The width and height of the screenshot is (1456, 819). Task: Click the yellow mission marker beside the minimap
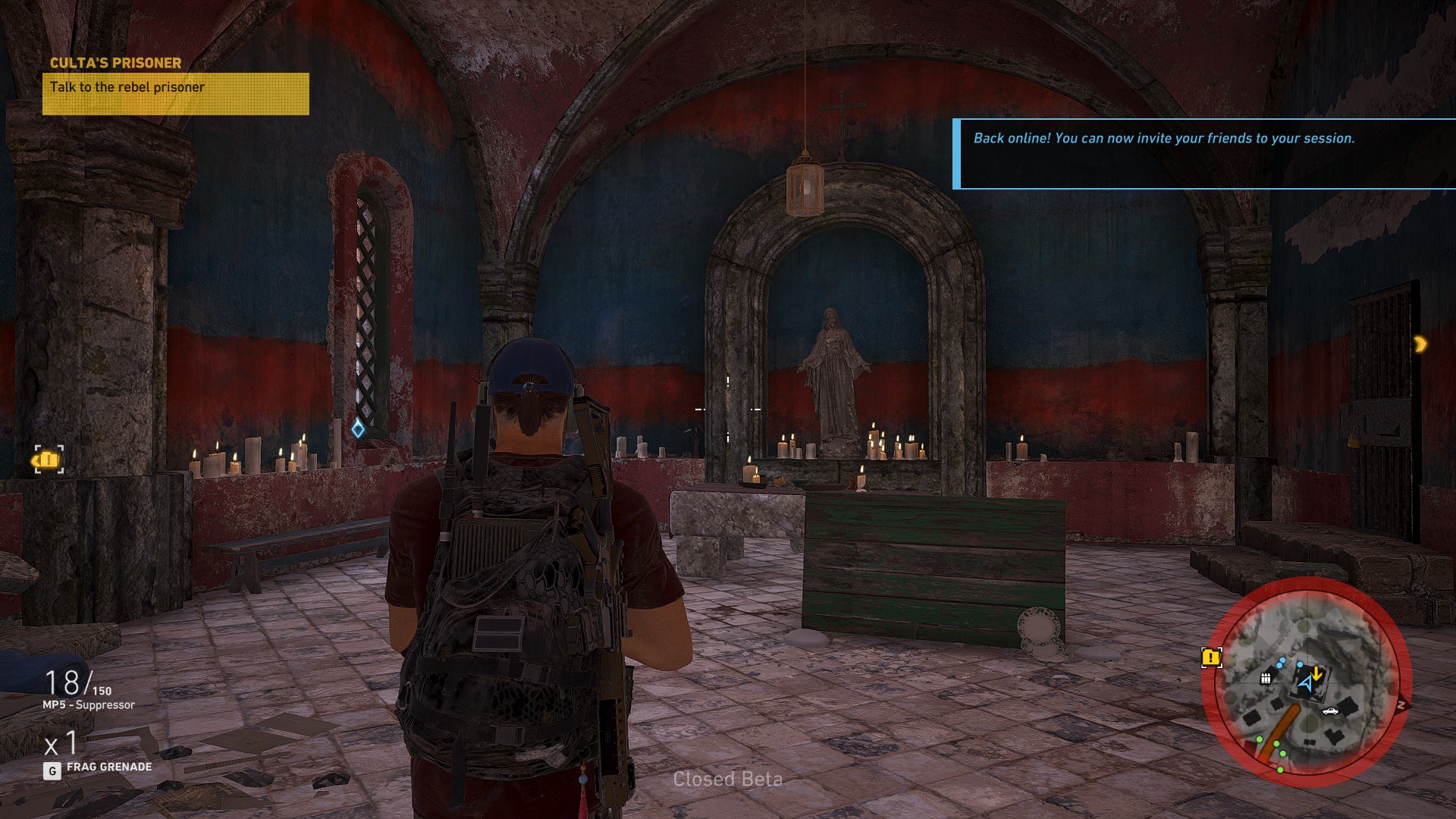point(1211,657)
